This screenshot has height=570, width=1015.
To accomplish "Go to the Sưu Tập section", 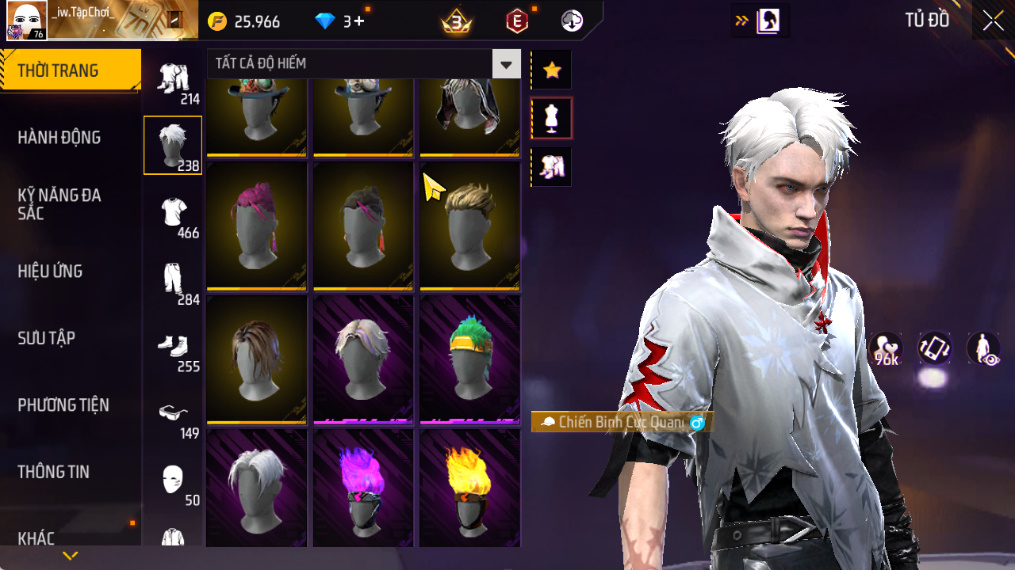I will coord(46,338).
